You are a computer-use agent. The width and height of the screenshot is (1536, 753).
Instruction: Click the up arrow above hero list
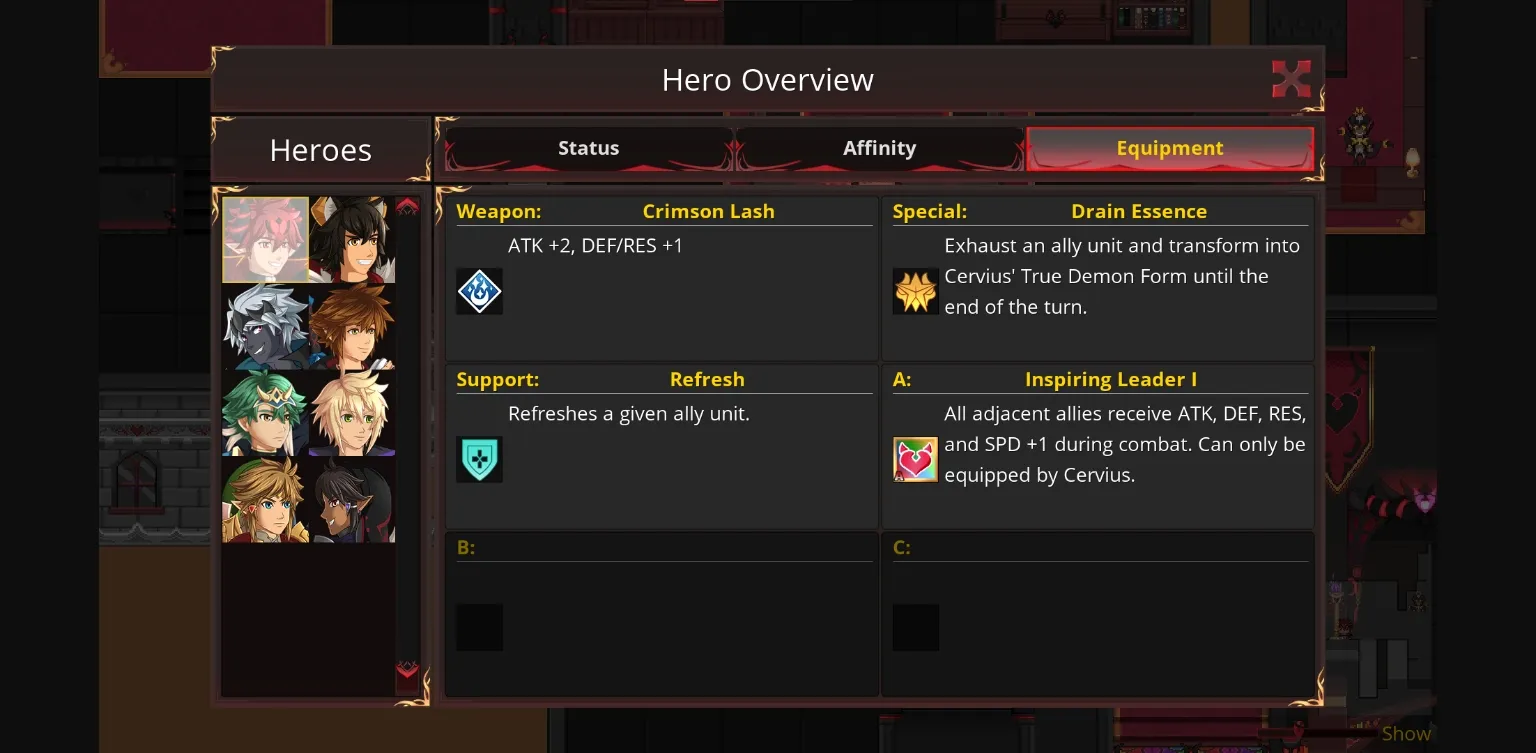pyautogui.click(x=407, y=204)
